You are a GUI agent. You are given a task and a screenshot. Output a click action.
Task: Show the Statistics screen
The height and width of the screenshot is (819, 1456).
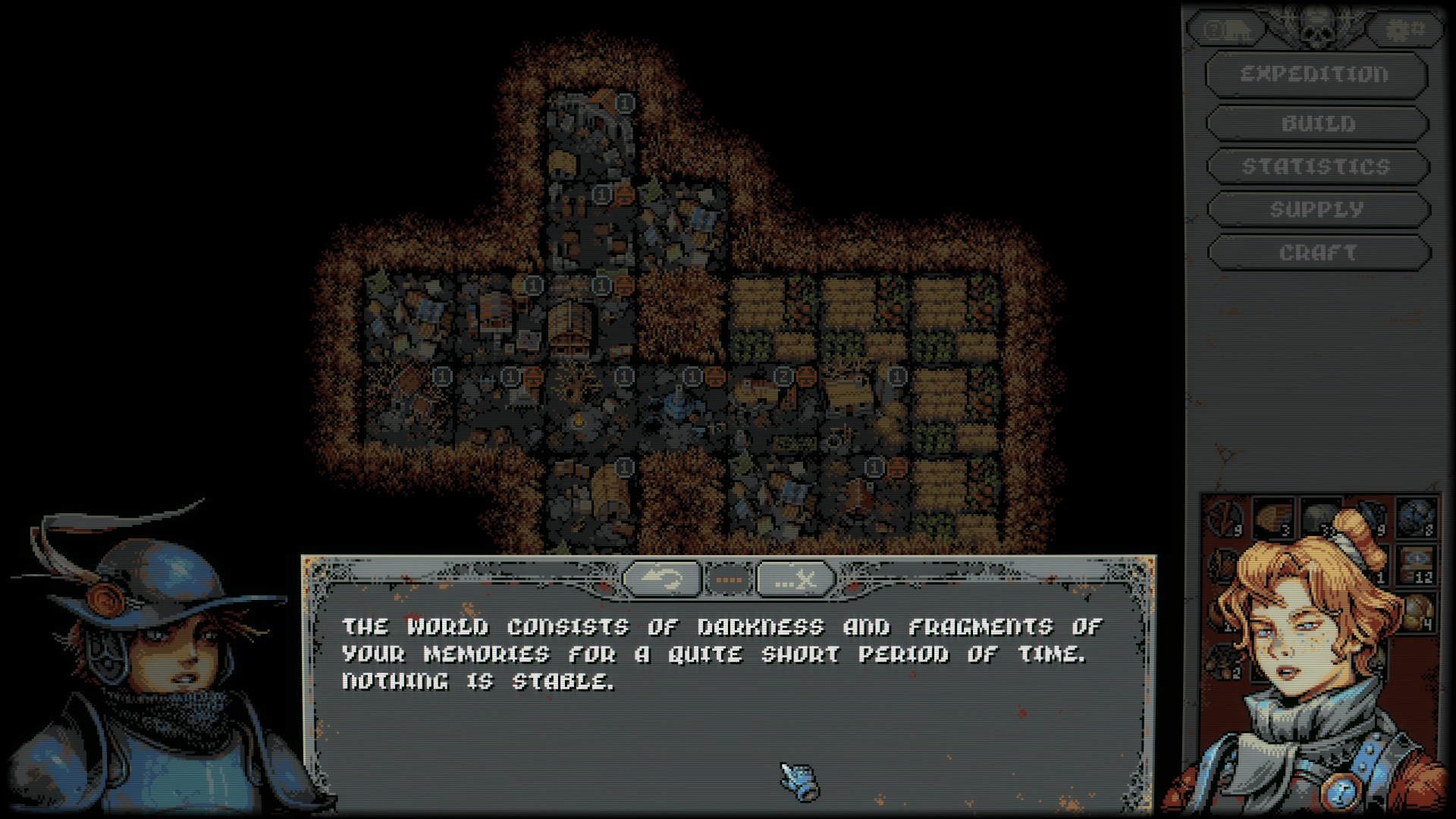pos(1317,167)
